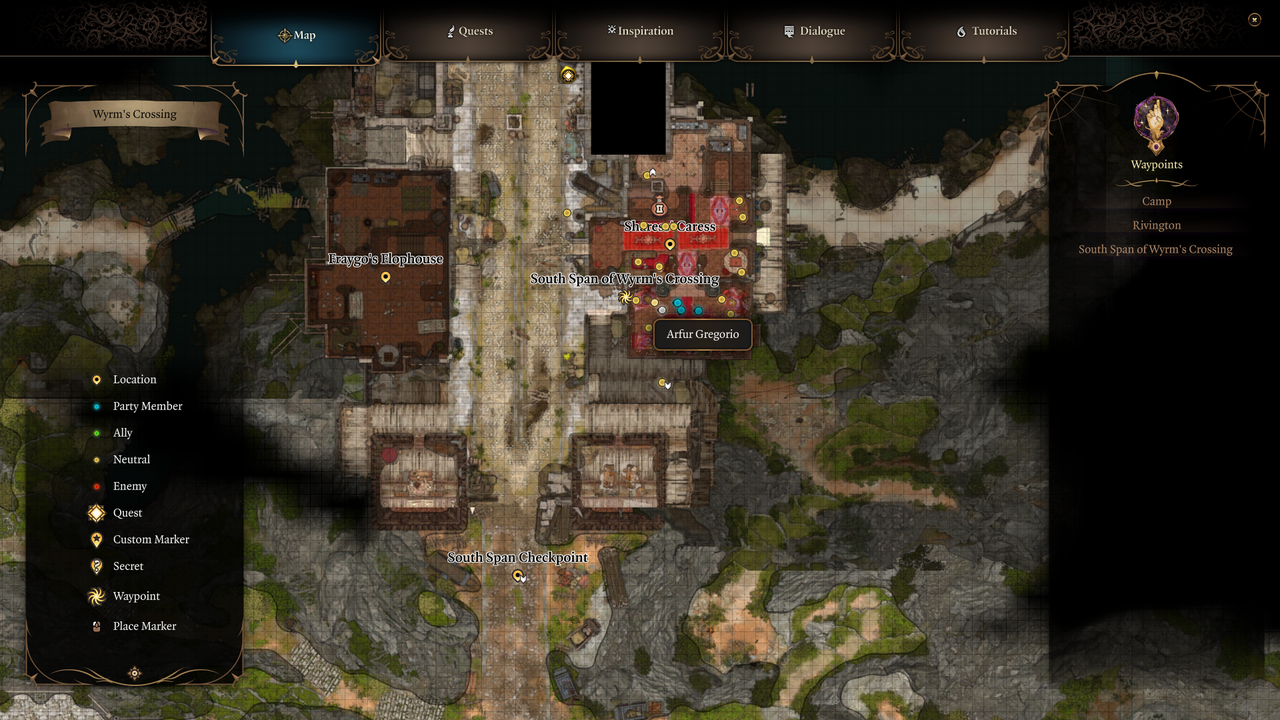
Task: Click the Arfur Gregorio tooltip label
Action: tap(703, 335)
